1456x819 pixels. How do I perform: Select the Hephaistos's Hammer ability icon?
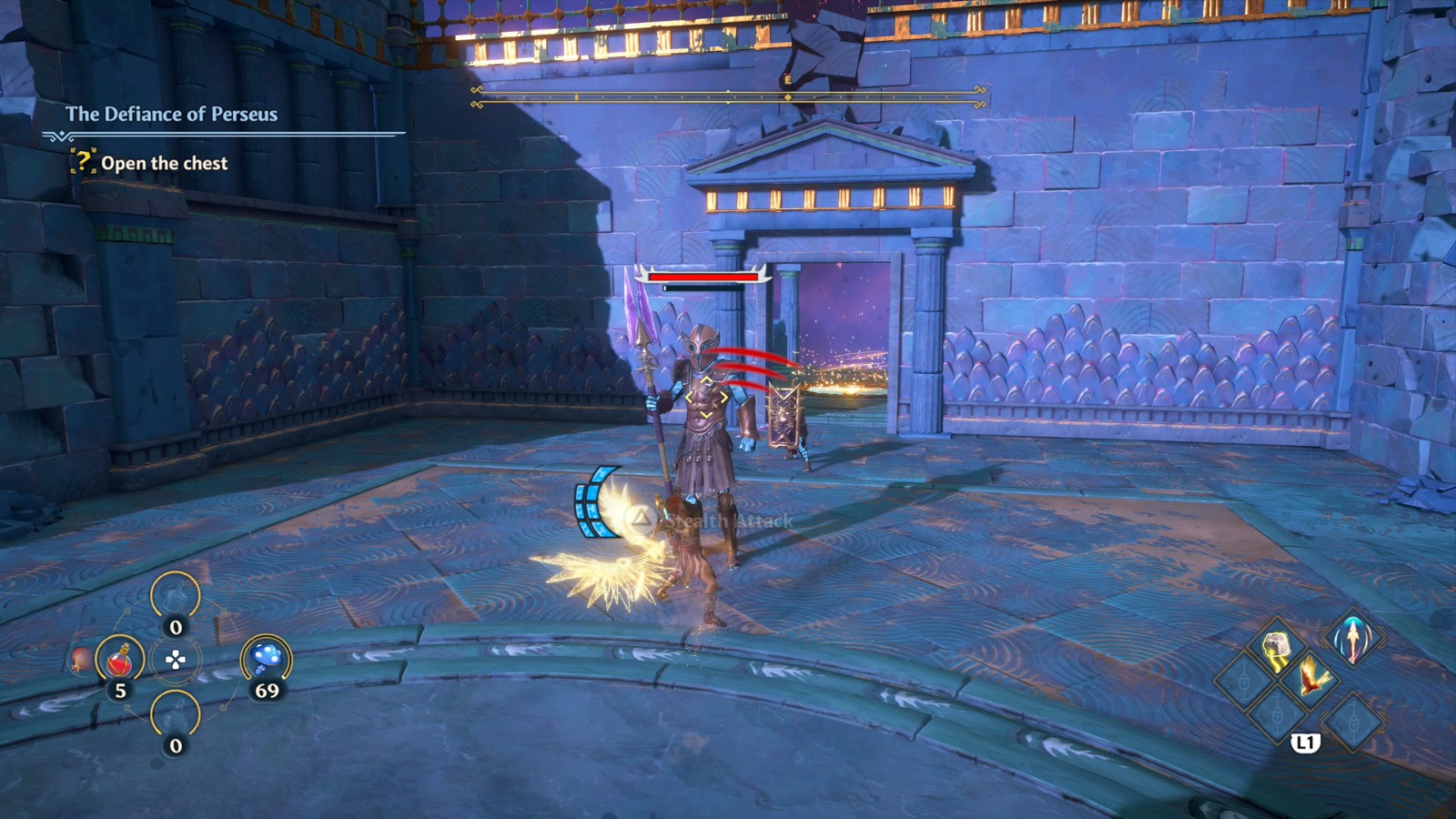tap(1277, 649)
